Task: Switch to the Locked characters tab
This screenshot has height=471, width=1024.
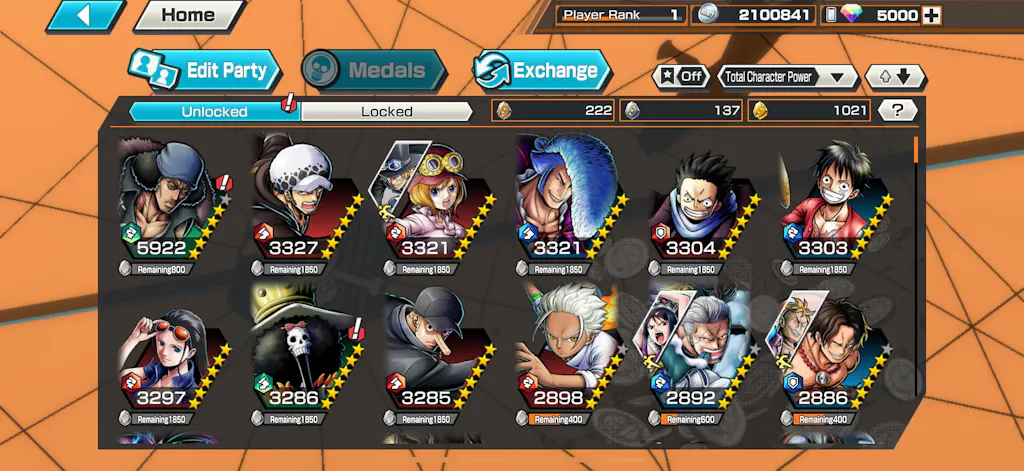Action: (386, 111)
